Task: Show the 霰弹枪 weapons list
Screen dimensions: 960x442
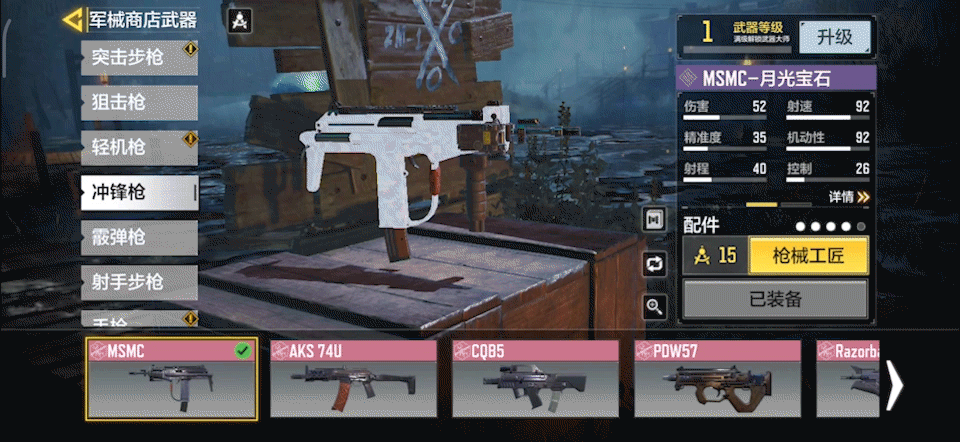Action: click(x=138, y=237)
